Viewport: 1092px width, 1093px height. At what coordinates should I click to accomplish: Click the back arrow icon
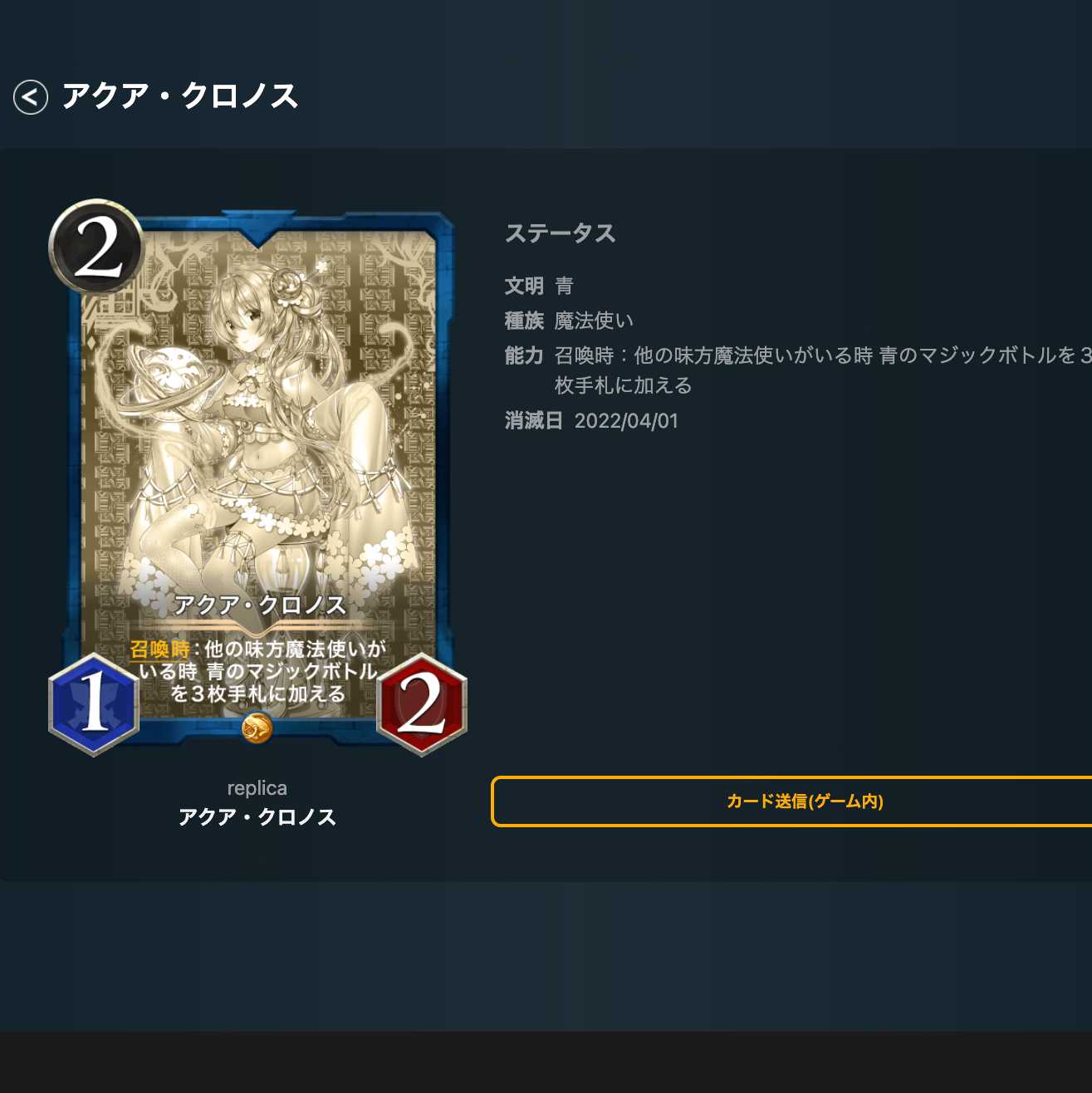click(32, 96)
